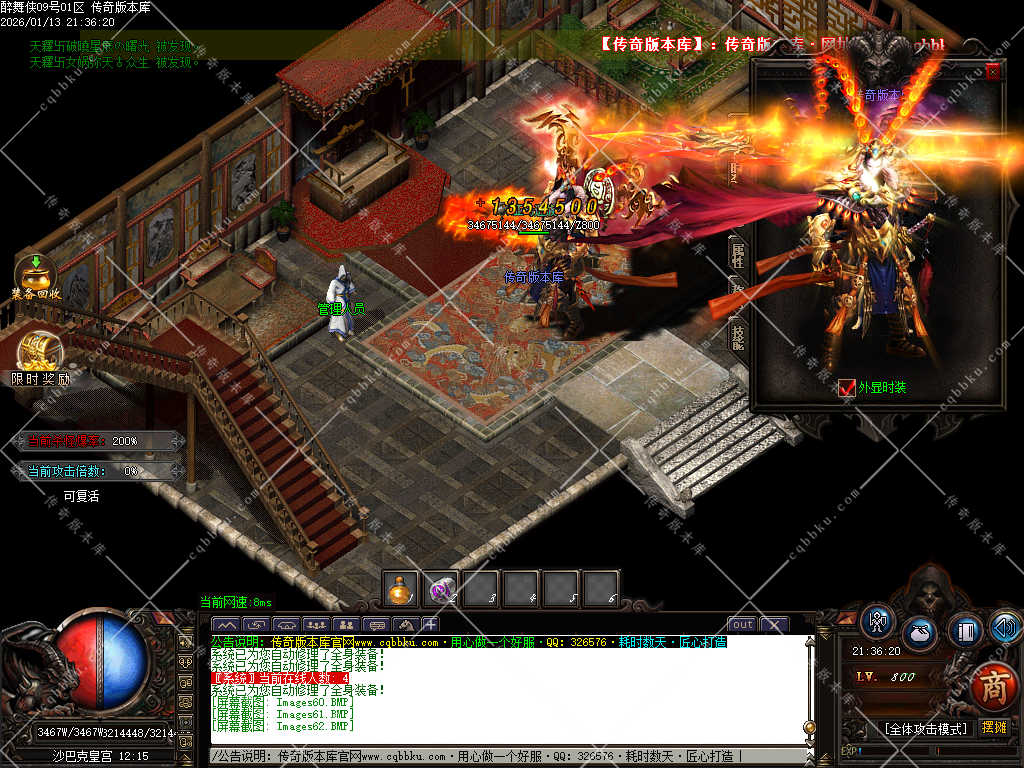Viewport: 1024px width, 768px height.
Task: Switch to the 技能 tab
Action: pos(738,335)
